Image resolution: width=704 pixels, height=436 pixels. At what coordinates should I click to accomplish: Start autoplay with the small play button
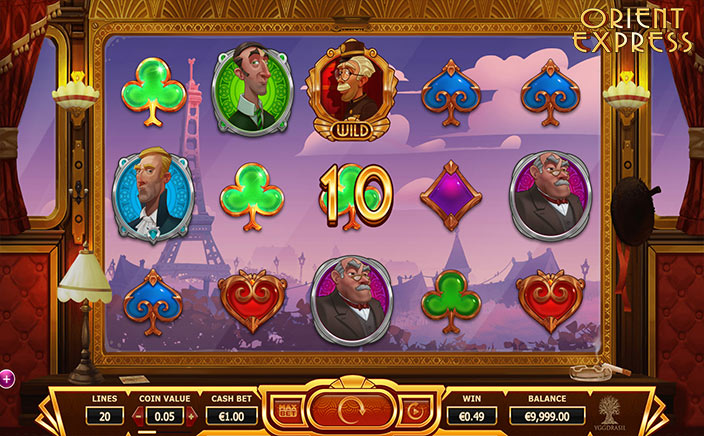pos(414,410)
